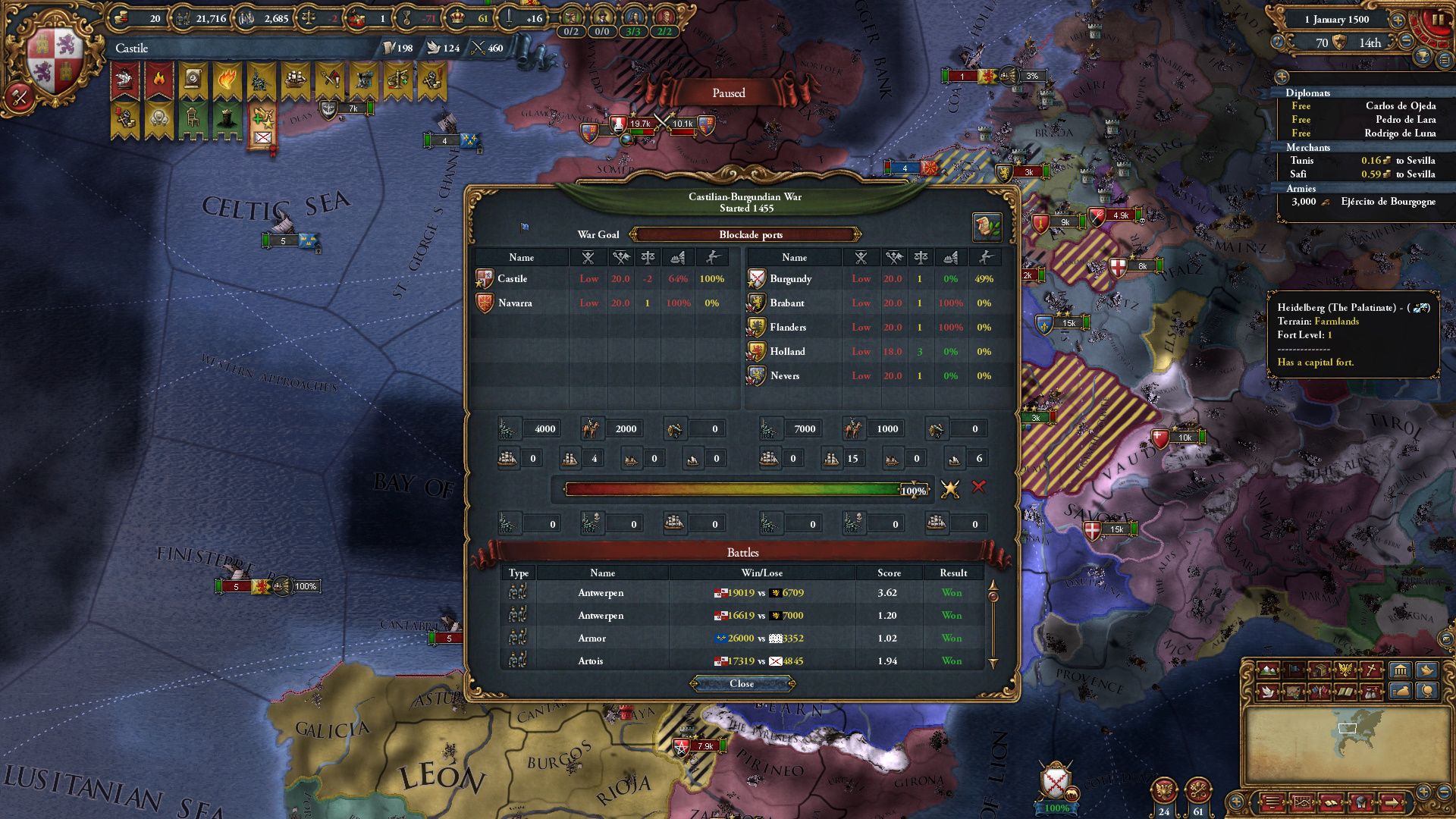This screenshot has width=1456, height=819.
Task: Open the charts view beside the menu icon
Action: click(x=1302, y=802)
